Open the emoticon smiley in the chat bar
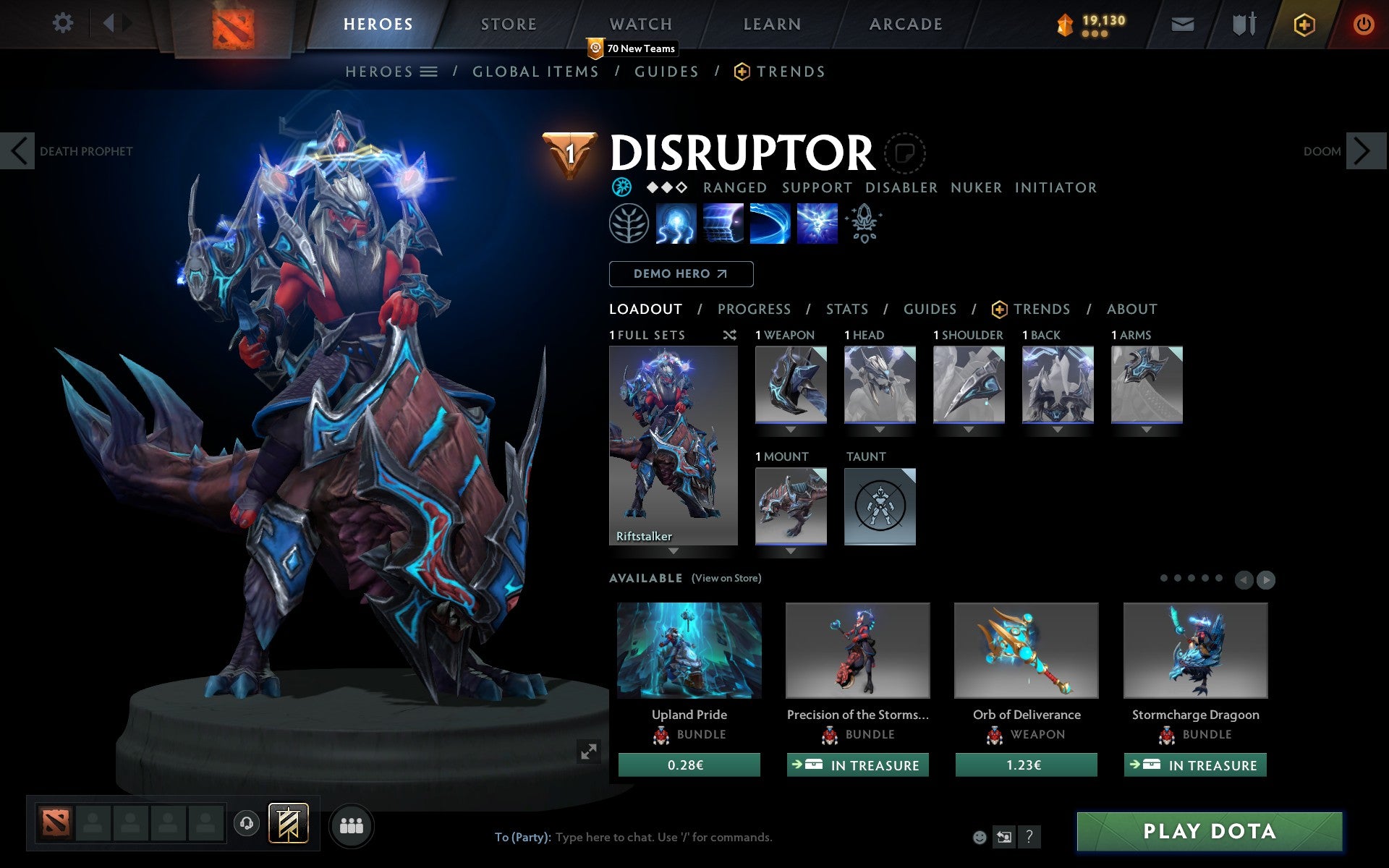 [x=980, y=838]
